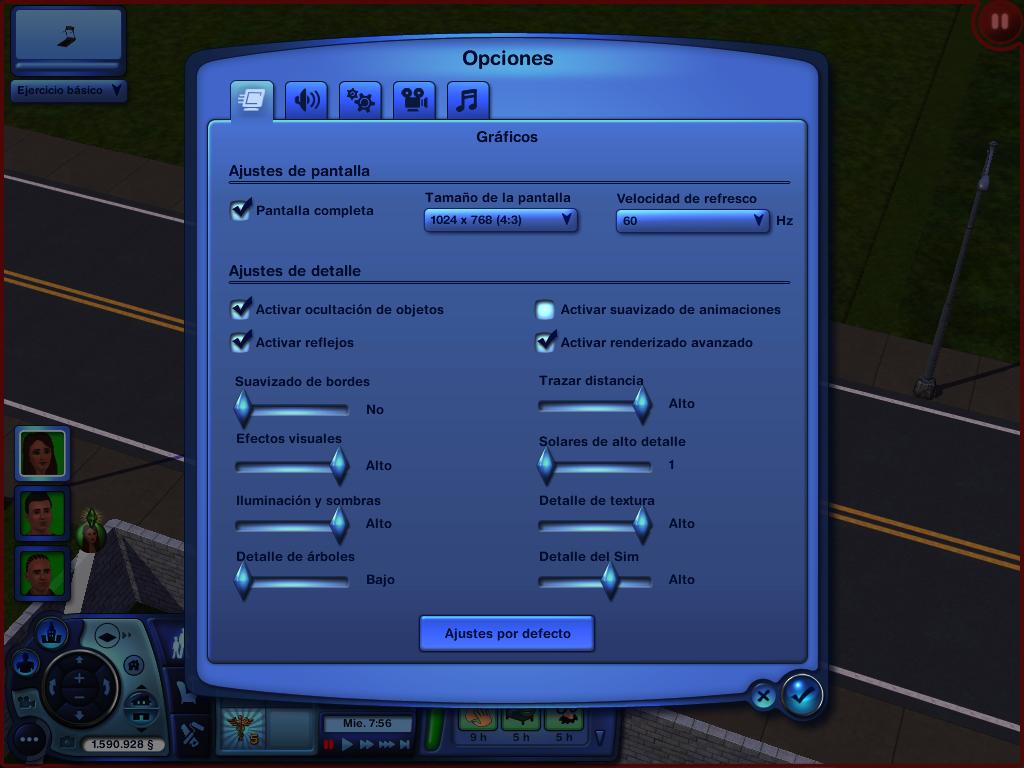Open the music note options tab

click(x=468, y=100)
